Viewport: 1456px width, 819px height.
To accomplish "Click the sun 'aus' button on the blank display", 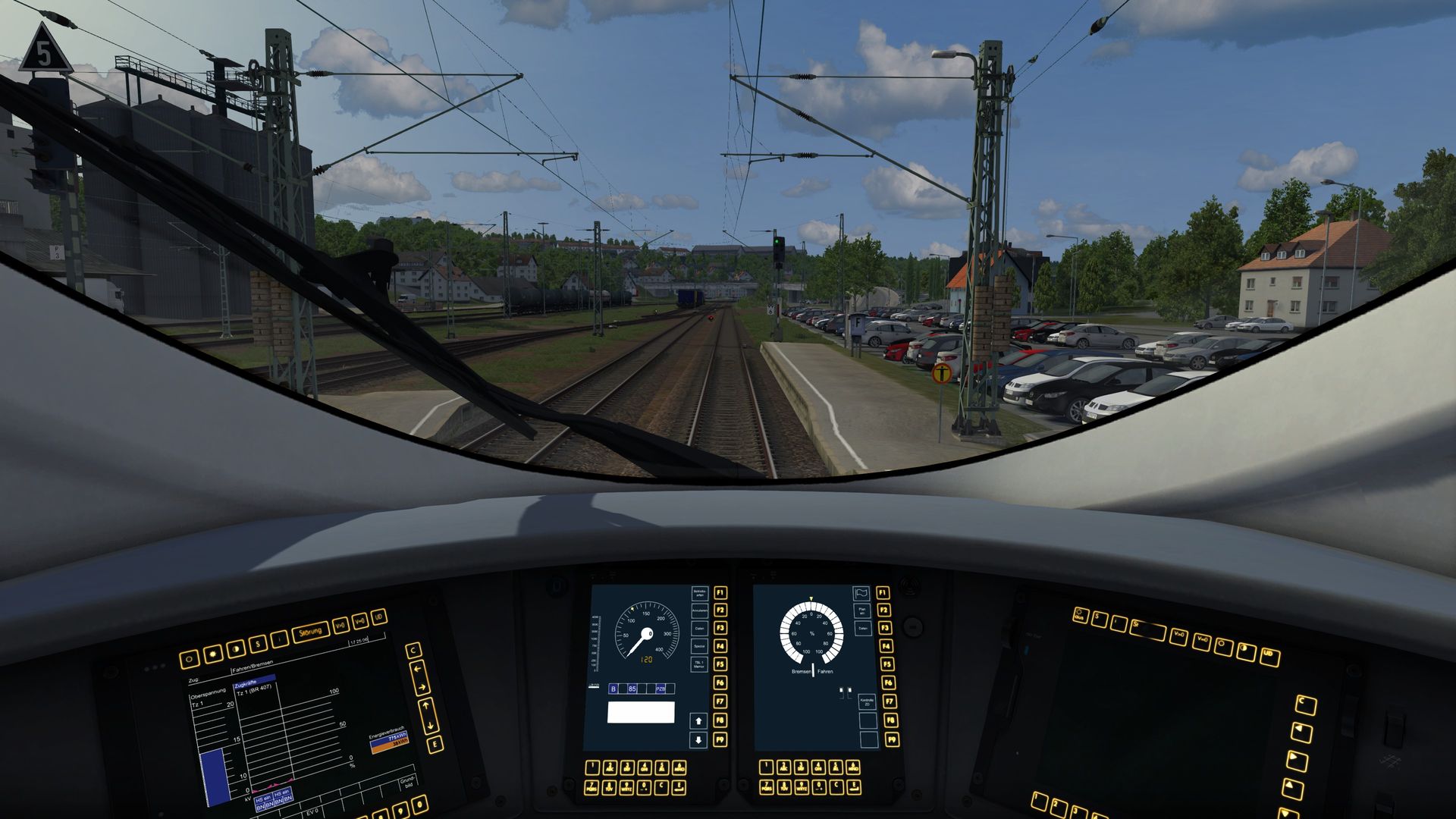I will 1080,616.
